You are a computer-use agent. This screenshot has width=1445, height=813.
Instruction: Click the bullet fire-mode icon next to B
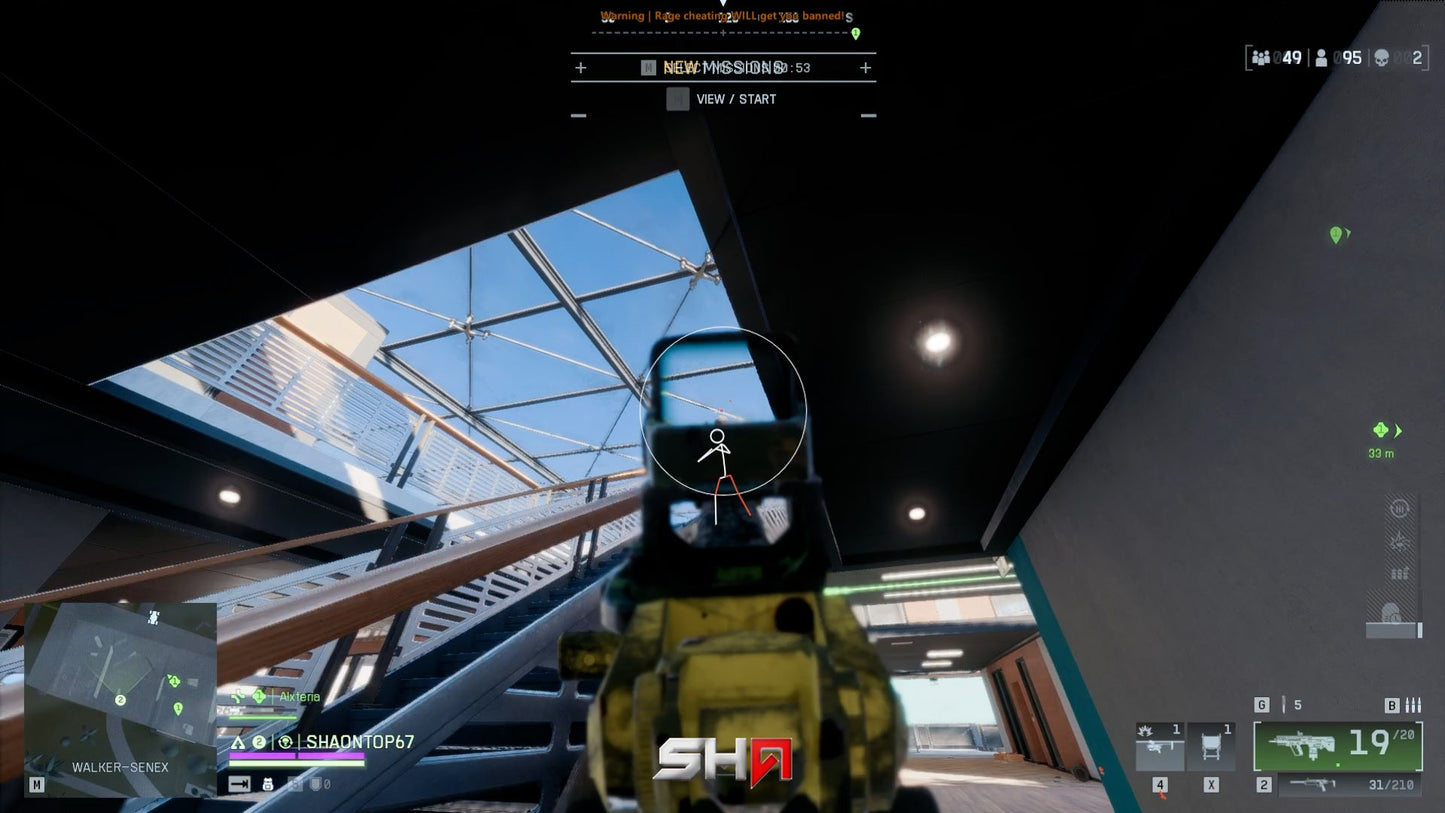1413,706
